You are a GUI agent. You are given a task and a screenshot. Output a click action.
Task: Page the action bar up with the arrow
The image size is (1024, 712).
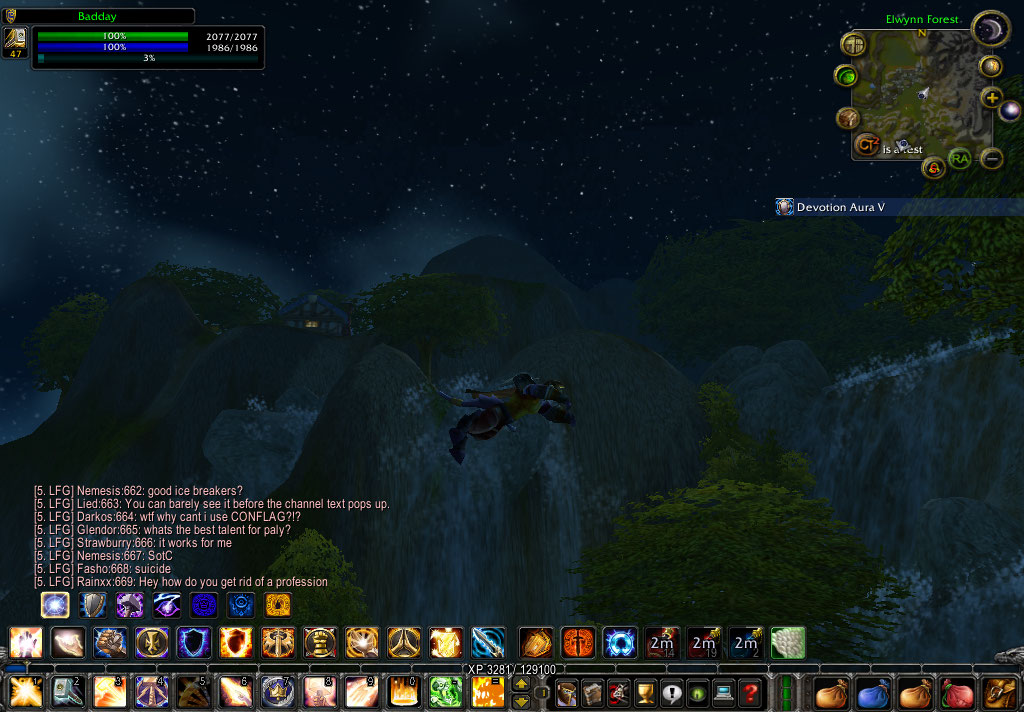point(520,684)
